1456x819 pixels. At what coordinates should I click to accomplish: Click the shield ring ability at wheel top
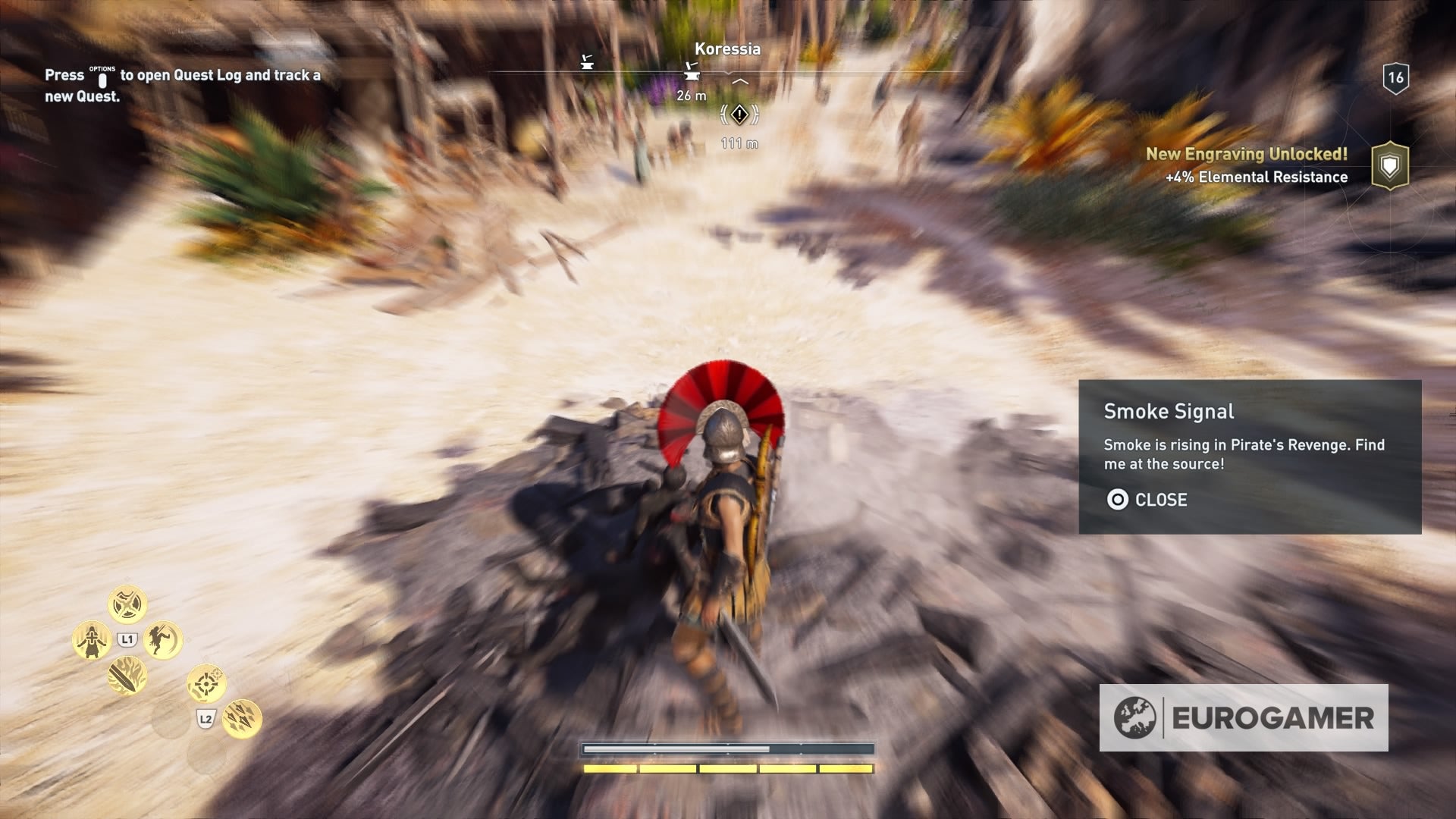pyautogui.click(x=127, y=604)
